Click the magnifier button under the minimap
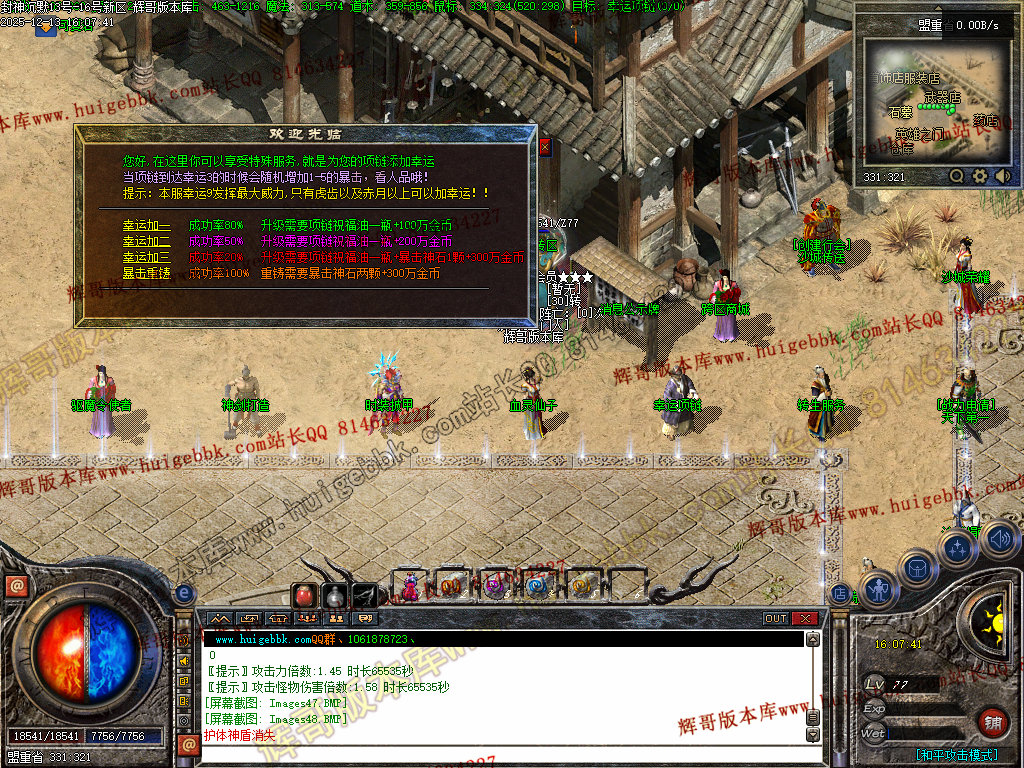This screenshot has width=1024, height=768. pyautogui.click(x=957, y=176)
